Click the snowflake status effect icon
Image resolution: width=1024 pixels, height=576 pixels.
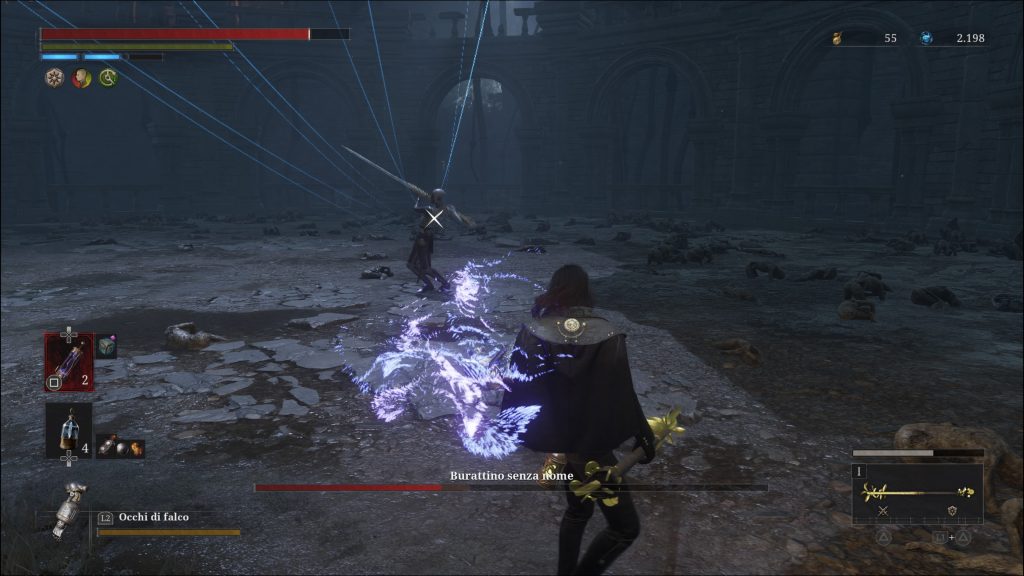(54, 78)
